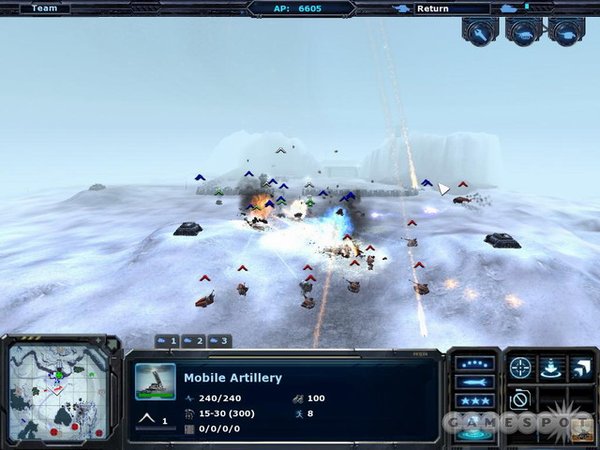Image resolution: width=600 pixels, height=450 pixels.
Task: Activate the crosshair target command
Action: (x=521, y=368)
